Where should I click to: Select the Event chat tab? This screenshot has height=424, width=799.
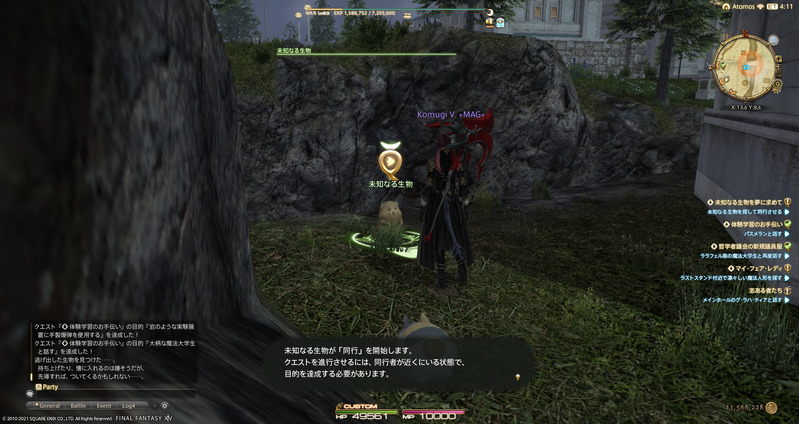(x=104, y=405)
